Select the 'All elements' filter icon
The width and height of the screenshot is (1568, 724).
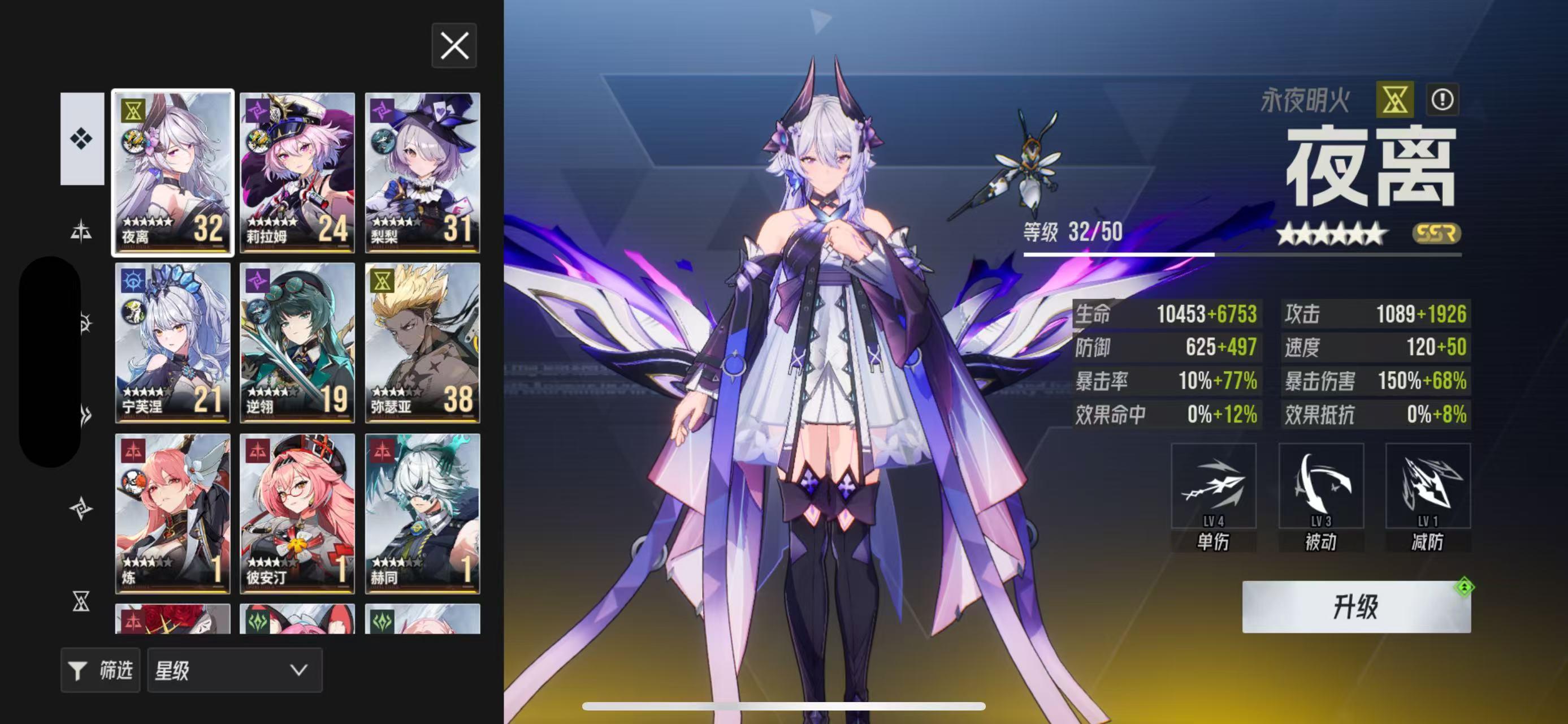pyautogui.click(x=81, y=139)
